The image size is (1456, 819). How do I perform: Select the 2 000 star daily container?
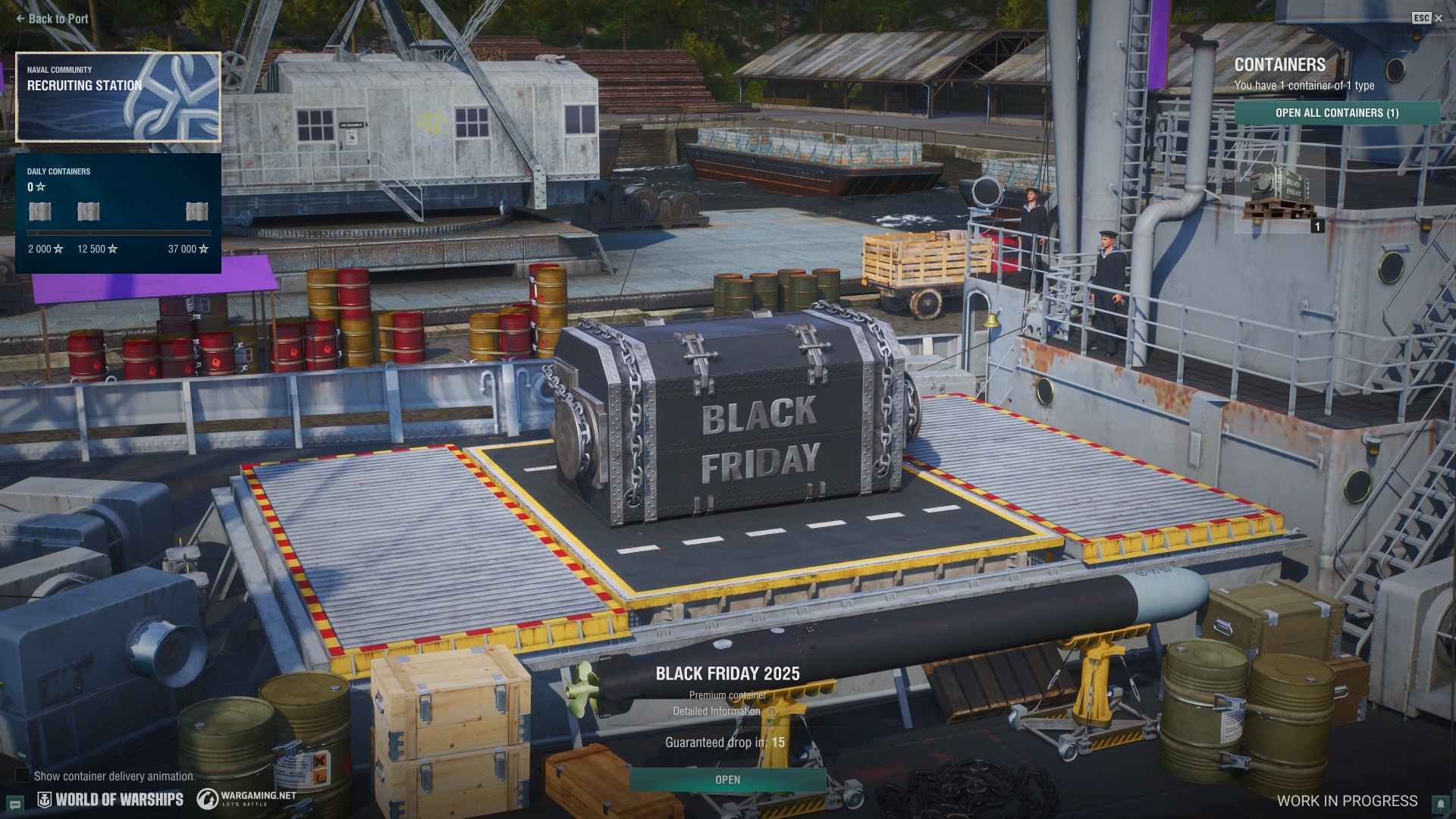point(40,212)
